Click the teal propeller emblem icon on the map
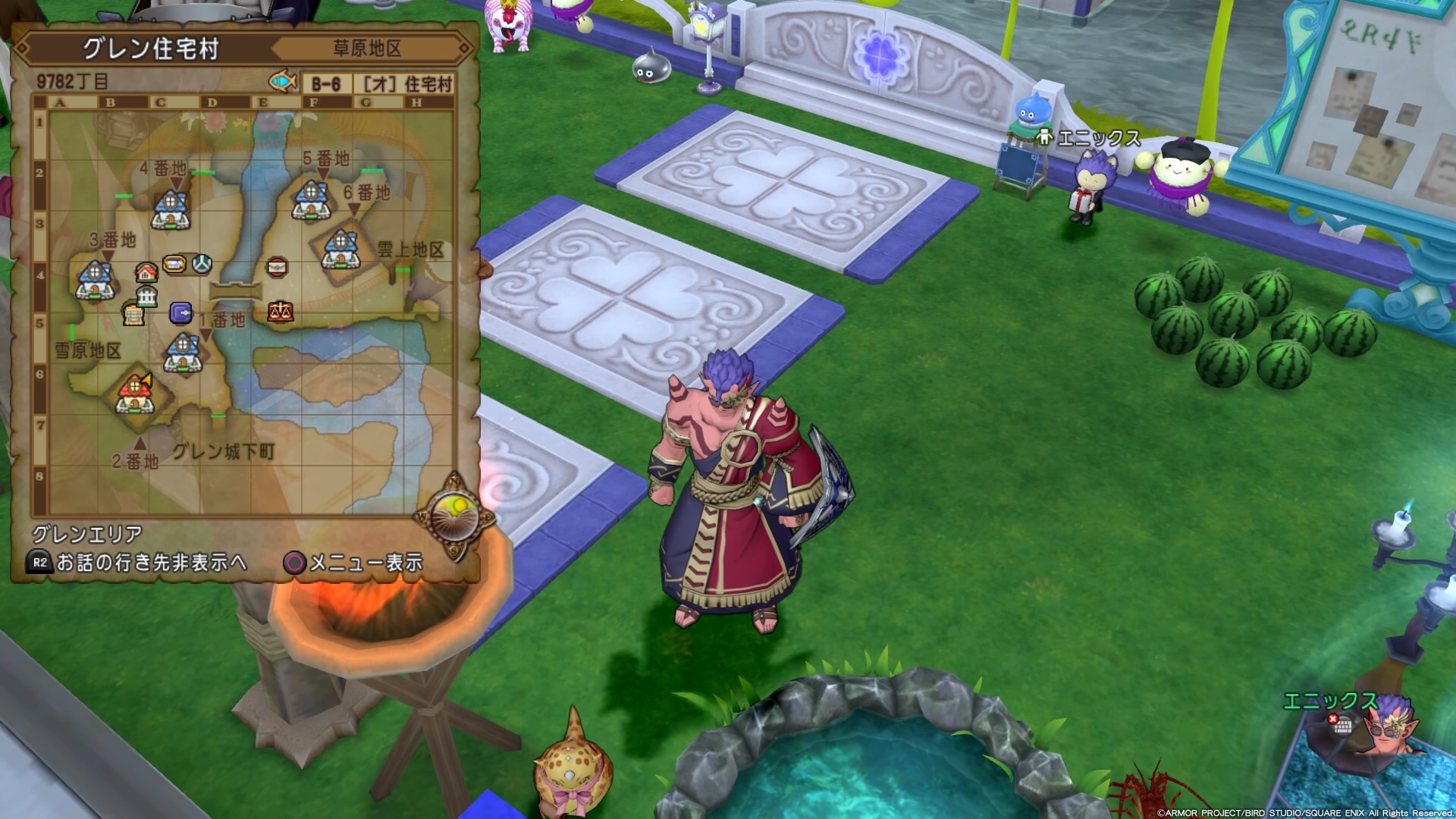This screenshot has width=1456, height=819. pos(201,262)
